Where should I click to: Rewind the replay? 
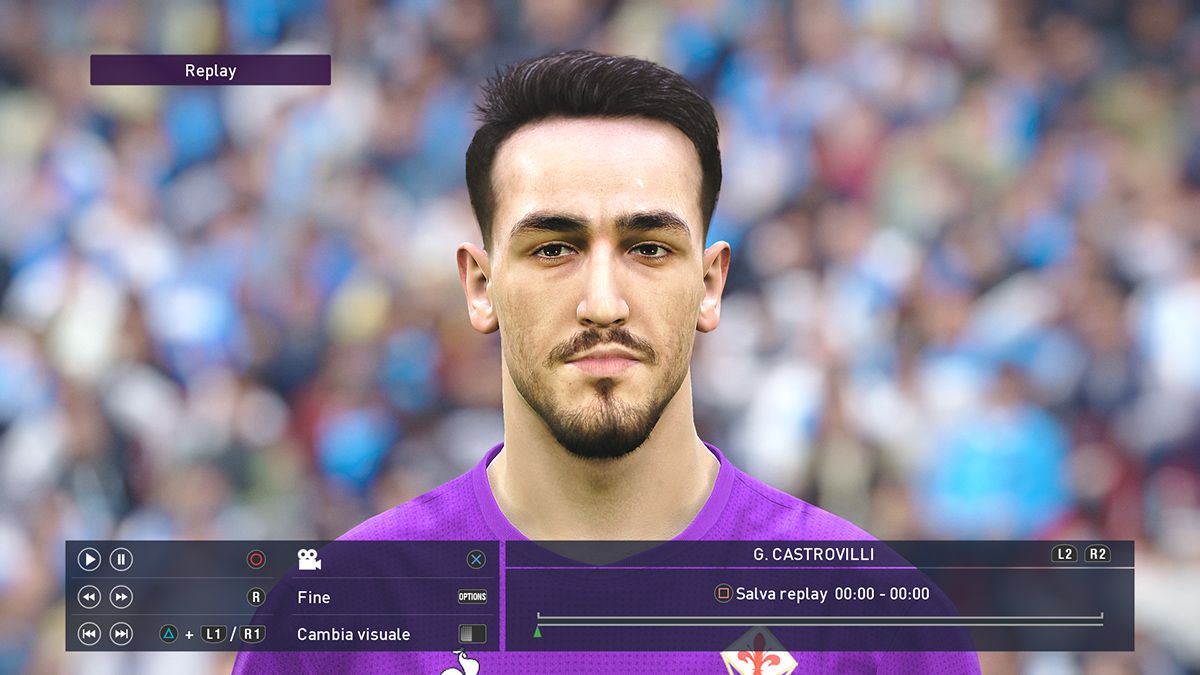pos(89,597)
